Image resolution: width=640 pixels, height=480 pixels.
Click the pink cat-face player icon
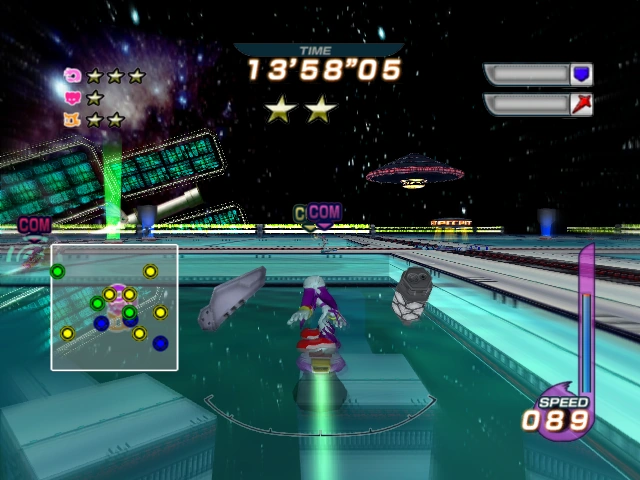(72, 97)
